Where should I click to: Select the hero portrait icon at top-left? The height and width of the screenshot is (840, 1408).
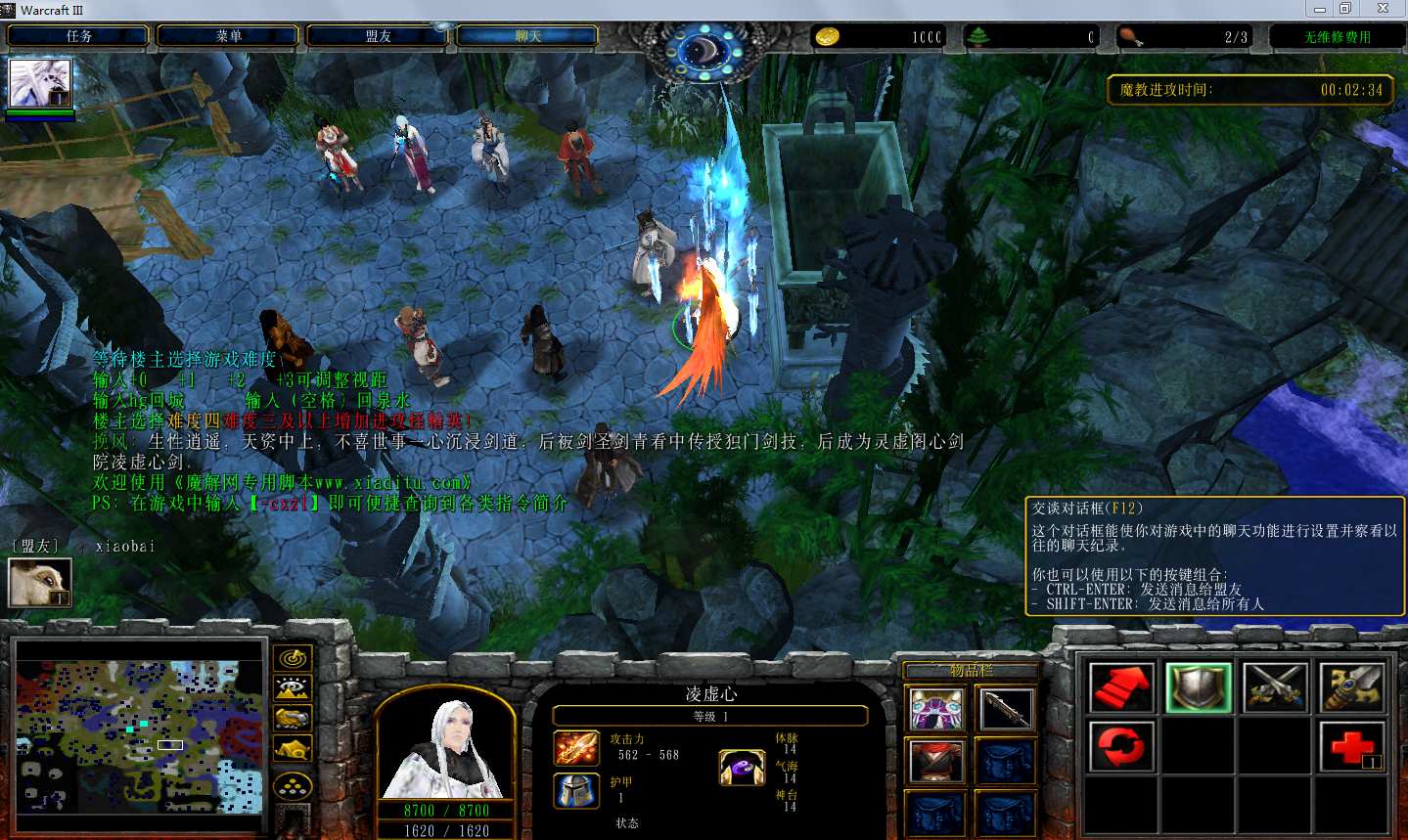(40, 84)
